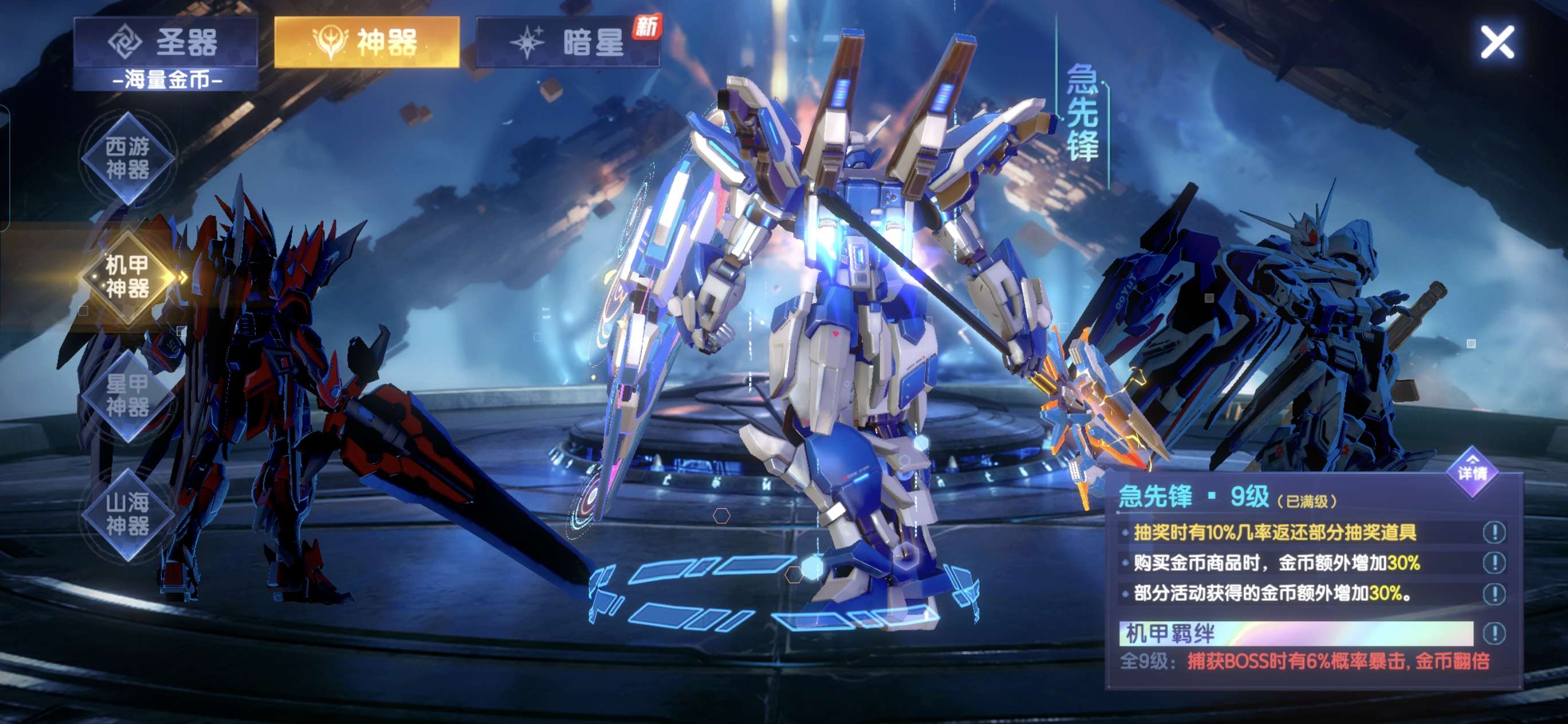Choose the 西游神器 category
1568x724 pixels.
128,158
